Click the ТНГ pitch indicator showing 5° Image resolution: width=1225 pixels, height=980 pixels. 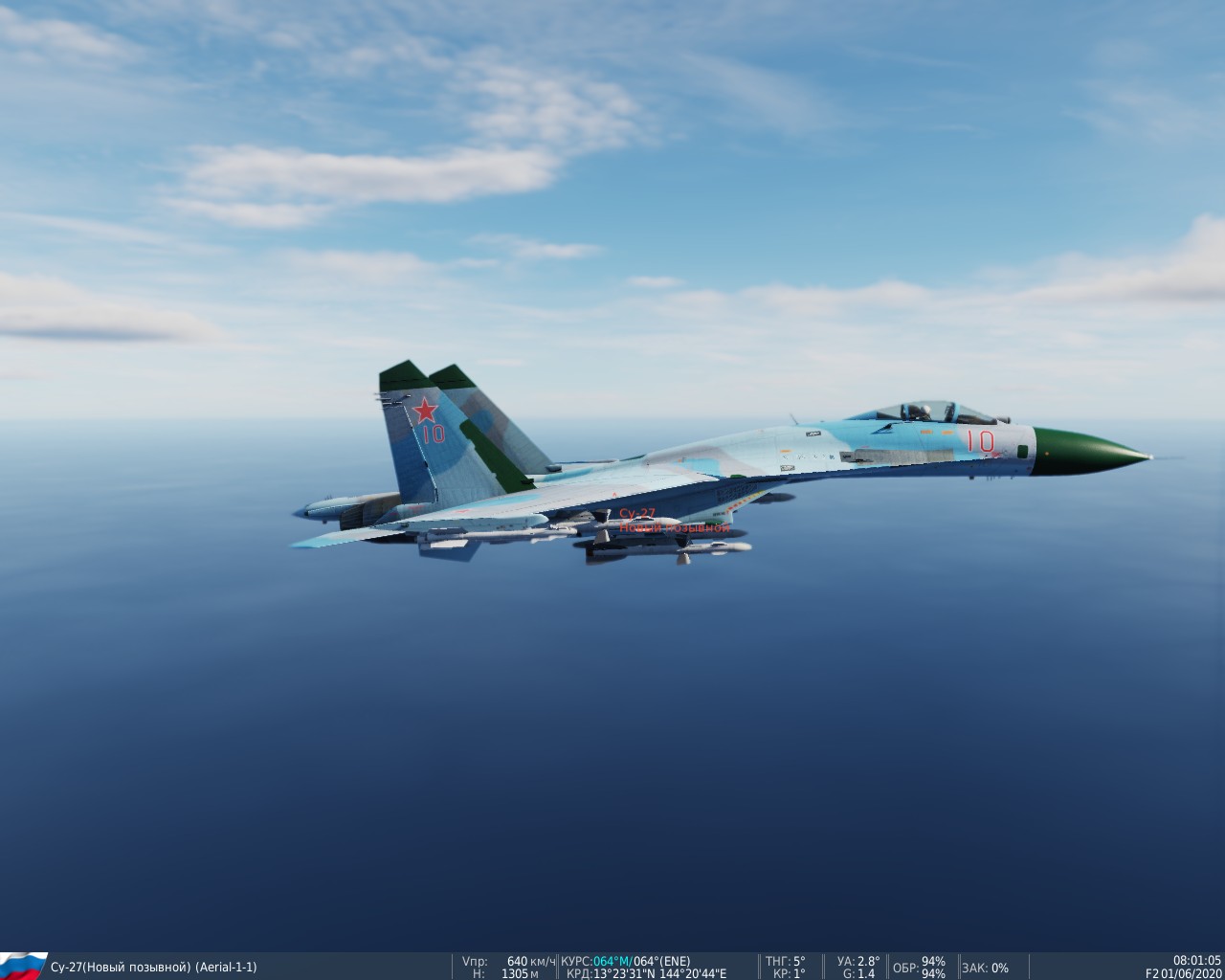tap(783, 961)
